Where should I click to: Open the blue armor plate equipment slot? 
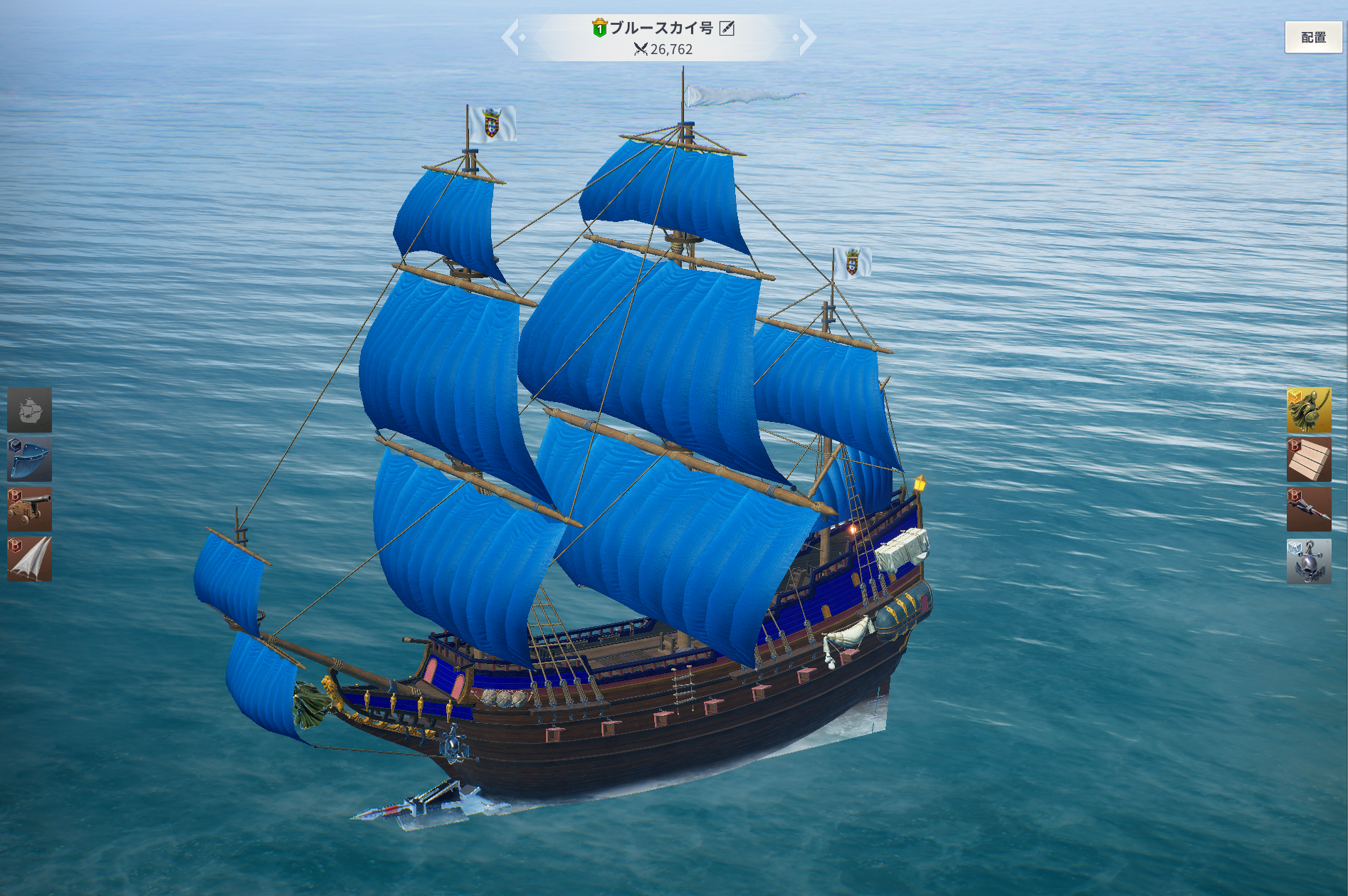[x=30, y=460]
